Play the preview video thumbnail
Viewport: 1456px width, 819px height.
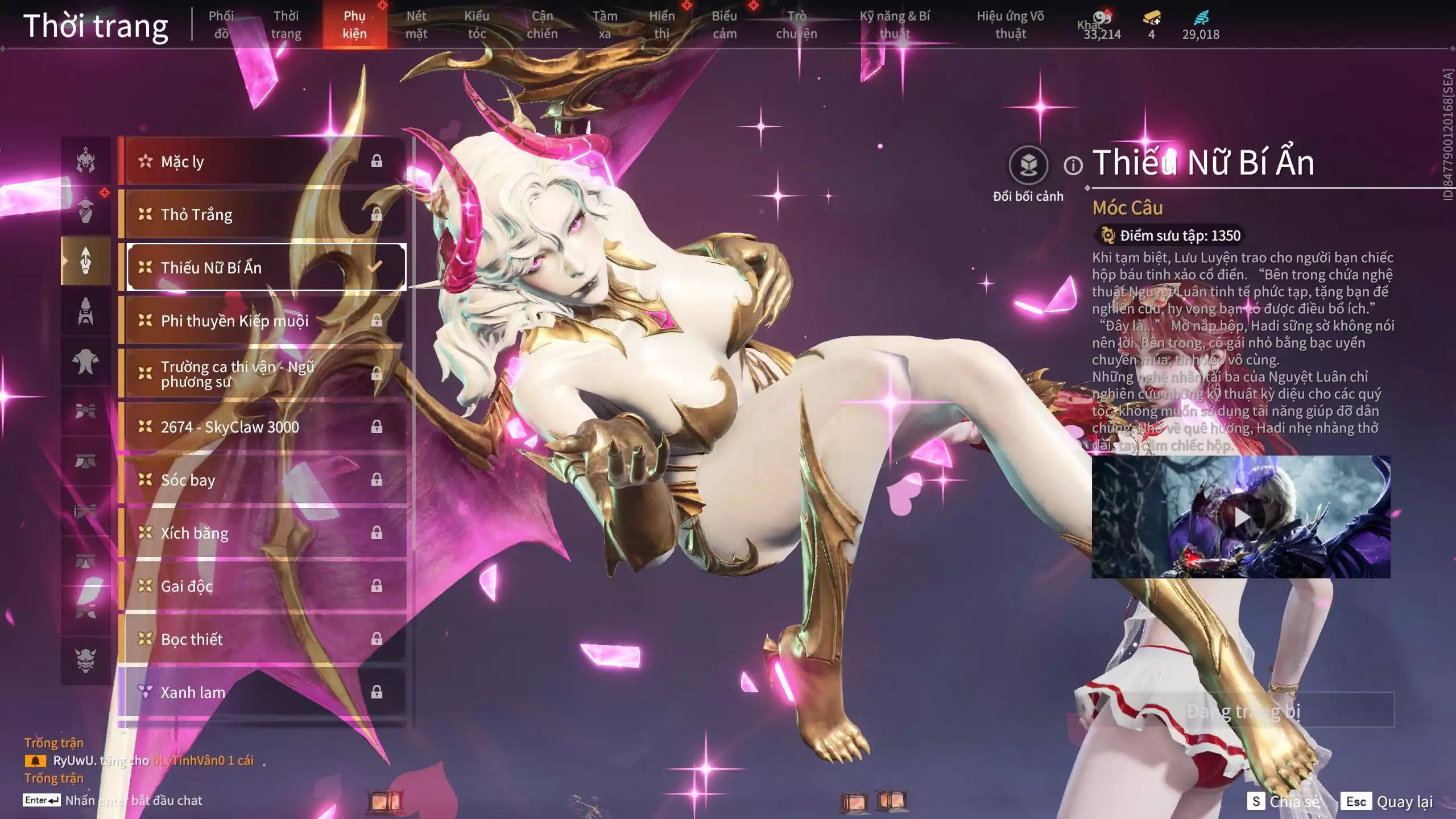pyautogui.click(x=1241, y=517)
